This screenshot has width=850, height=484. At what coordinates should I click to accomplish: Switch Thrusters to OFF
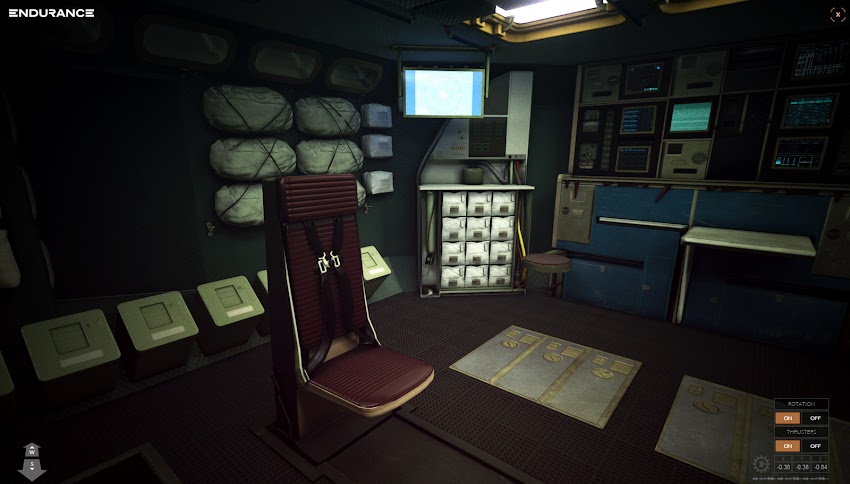pos(815,445)
